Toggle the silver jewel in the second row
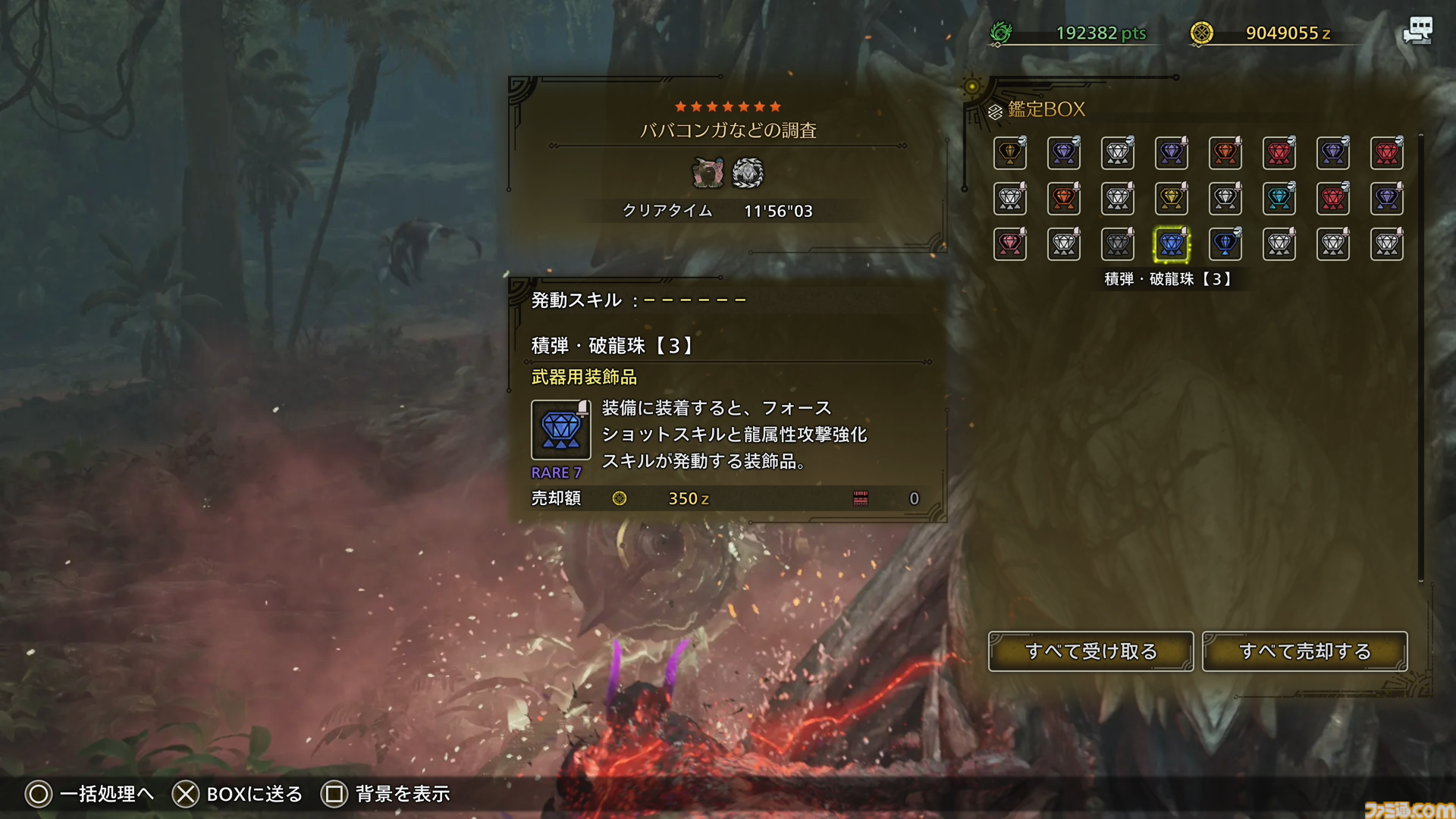This screenshot has width=1456, height=819. point(1010,199)
